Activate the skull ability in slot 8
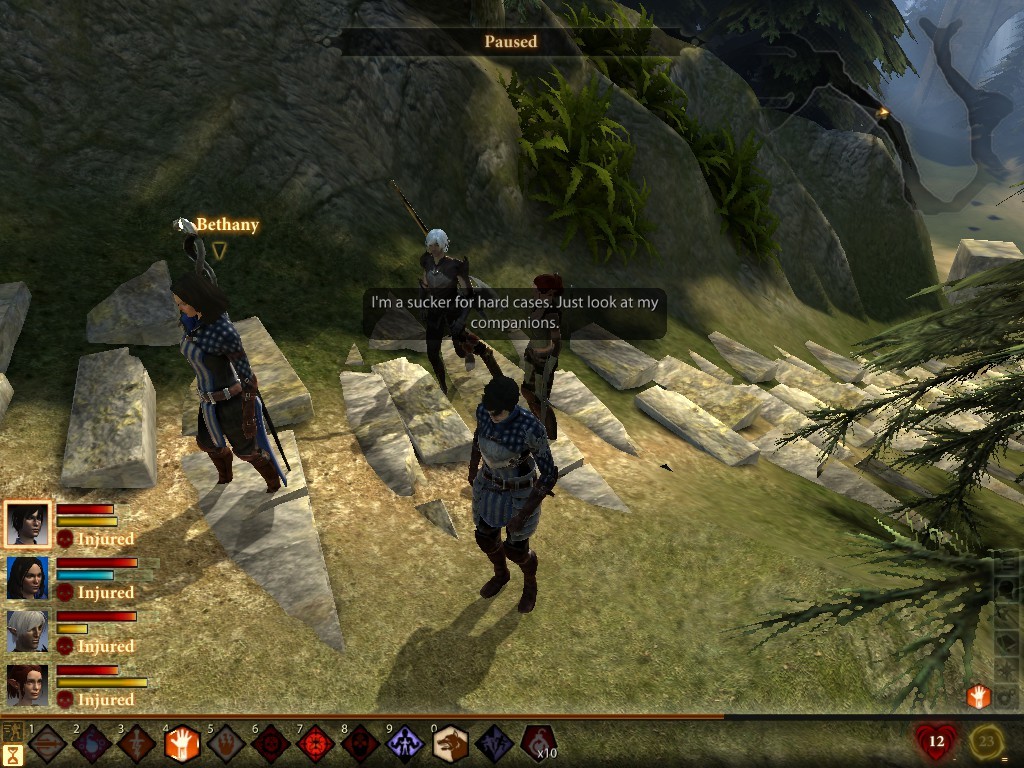 point(360,744)
